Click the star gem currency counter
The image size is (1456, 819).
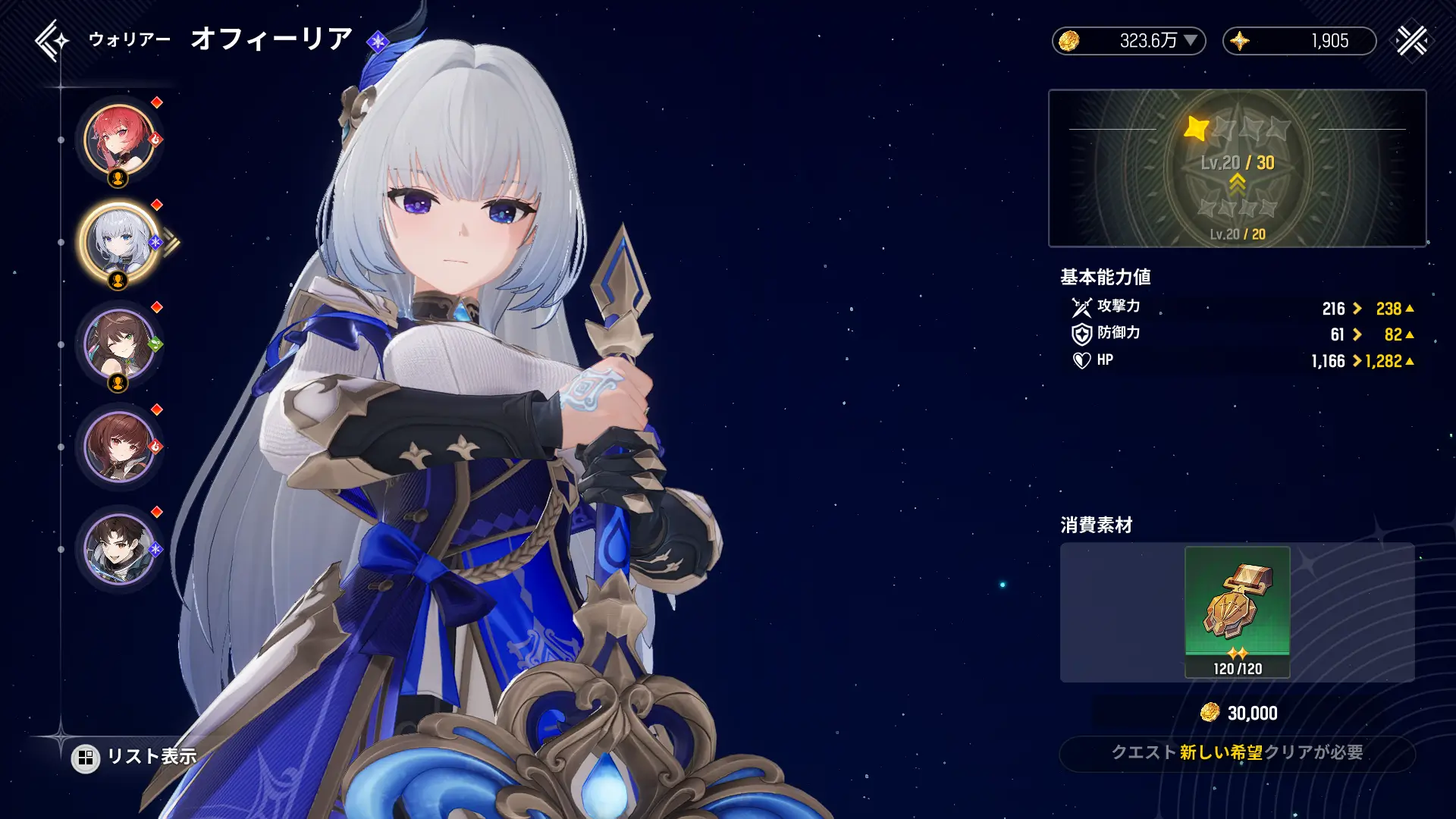[x=1299, y=41]
